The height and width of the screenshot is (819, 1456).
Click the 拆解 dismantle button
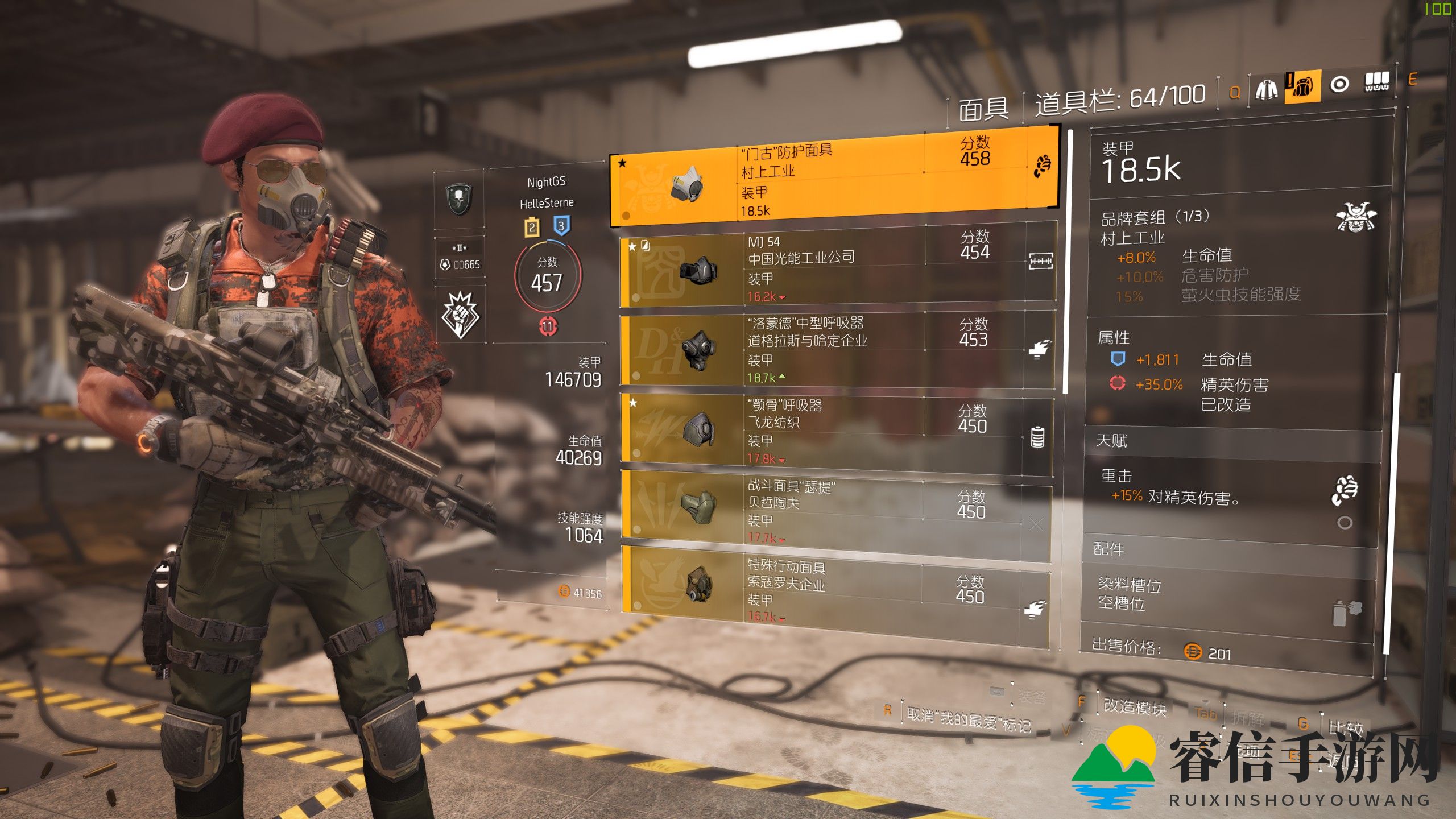pos(1247,718)
